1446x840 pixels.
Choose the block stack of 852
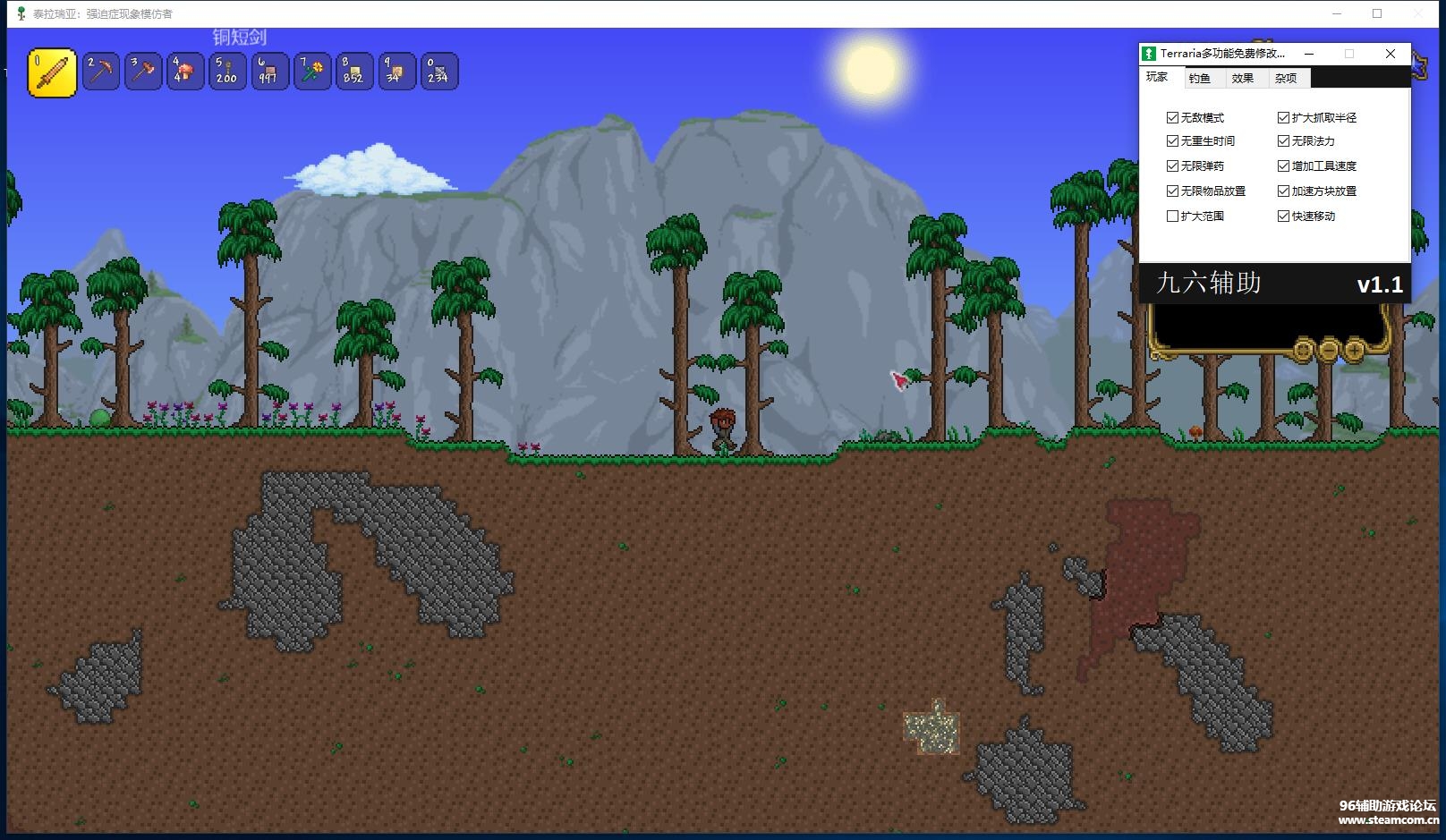click(353, 72)
